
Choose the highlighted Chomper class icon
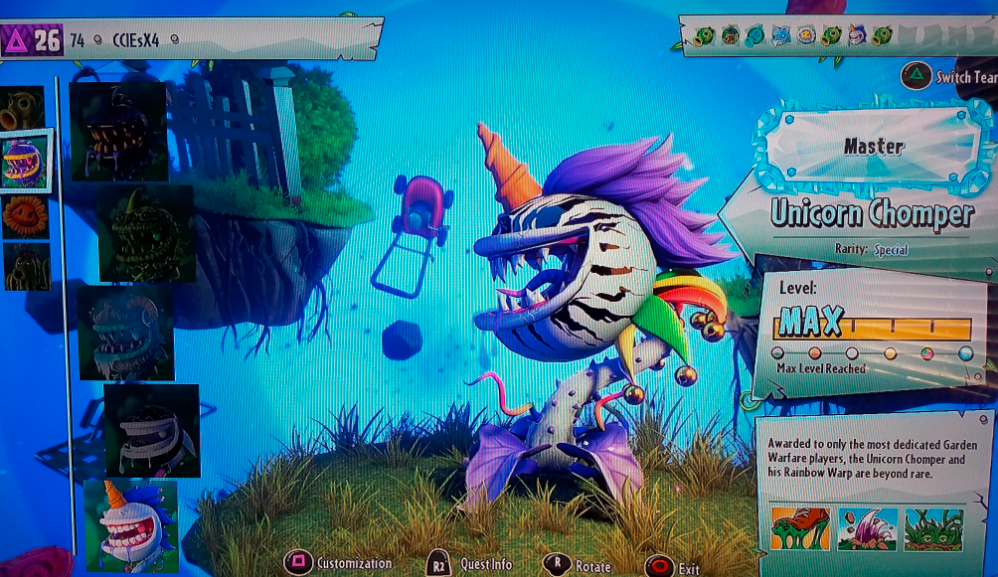click(x=25, y=160)
